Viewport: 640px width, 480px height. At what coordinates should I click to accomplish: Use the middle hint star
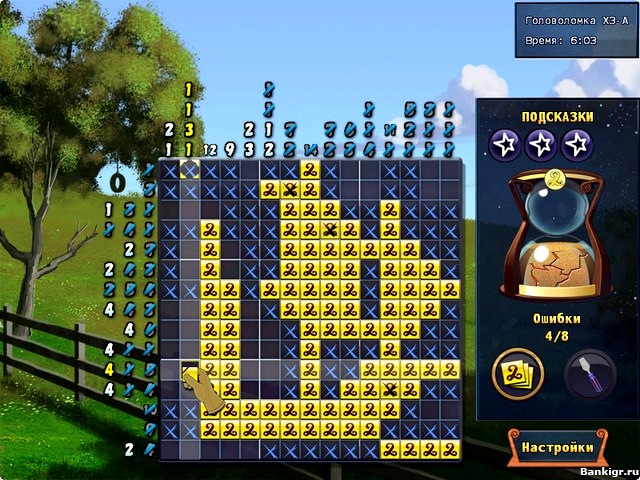[541, 146]
